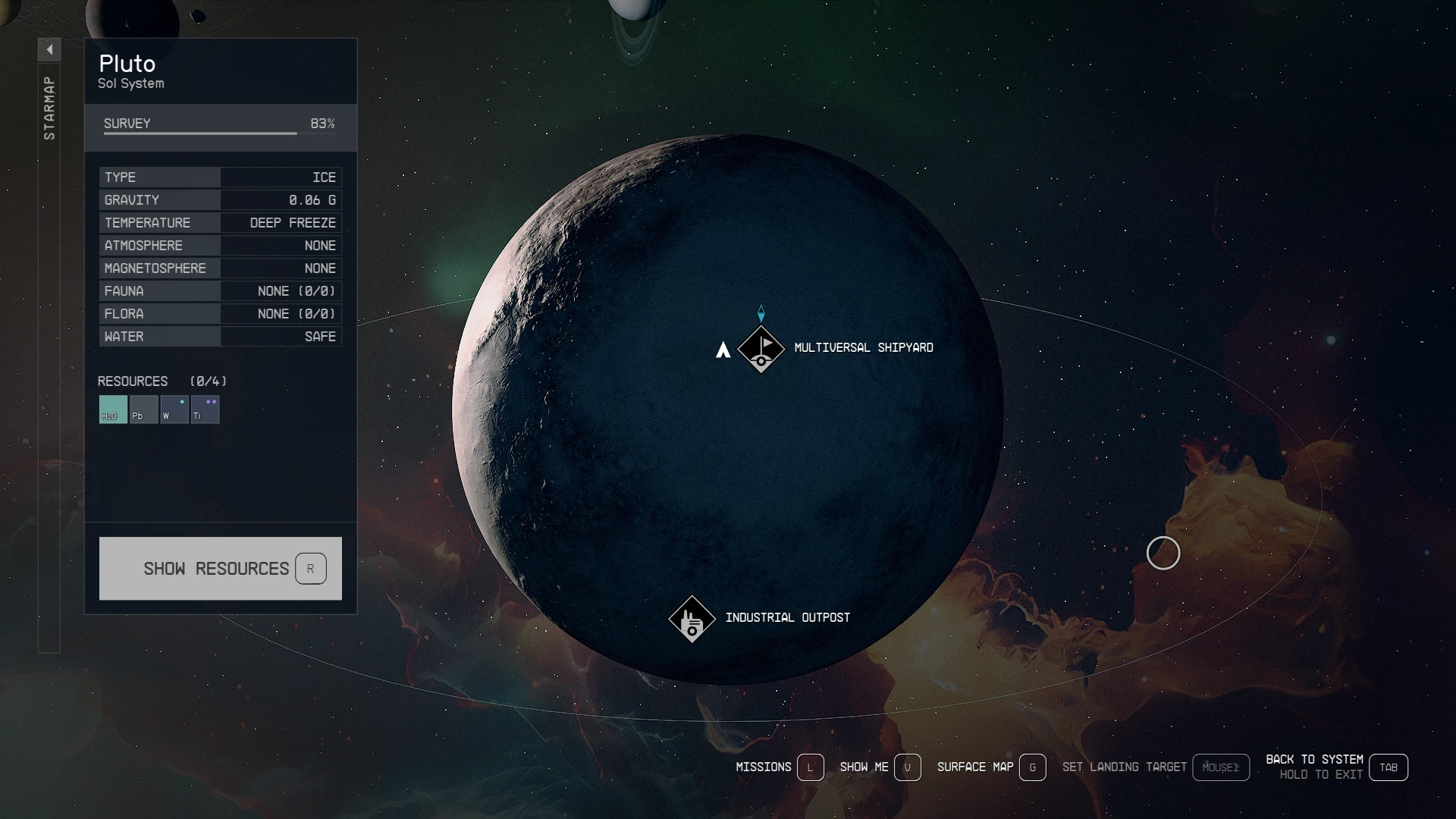Select the W tungsten resource tile

174,409
